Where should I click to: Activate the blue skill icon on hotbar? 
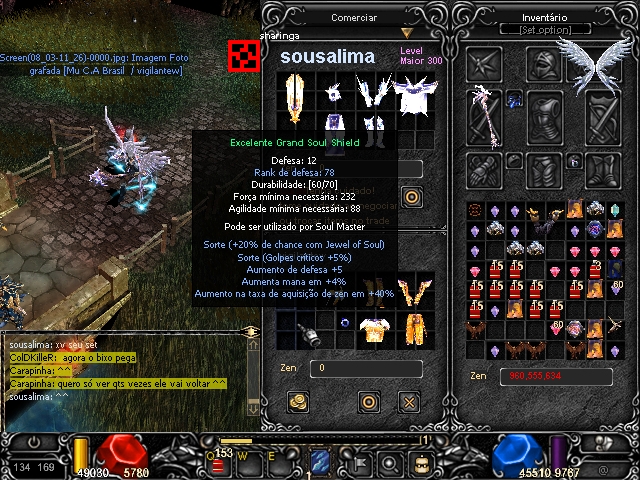click(320, 462)
